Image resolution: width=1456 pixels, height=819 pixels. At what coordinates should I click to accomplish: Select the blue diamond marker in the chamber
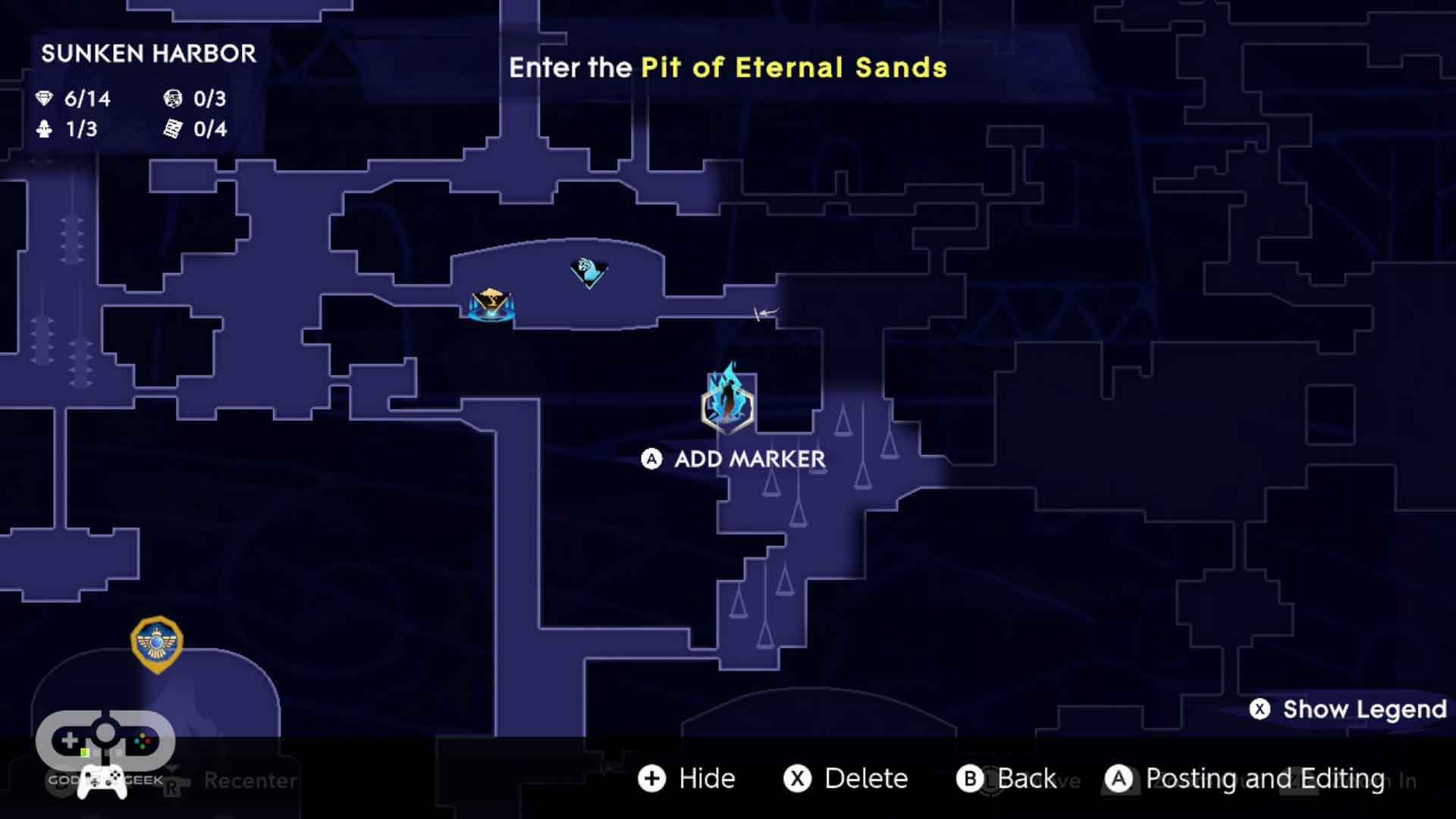[588, 271]
